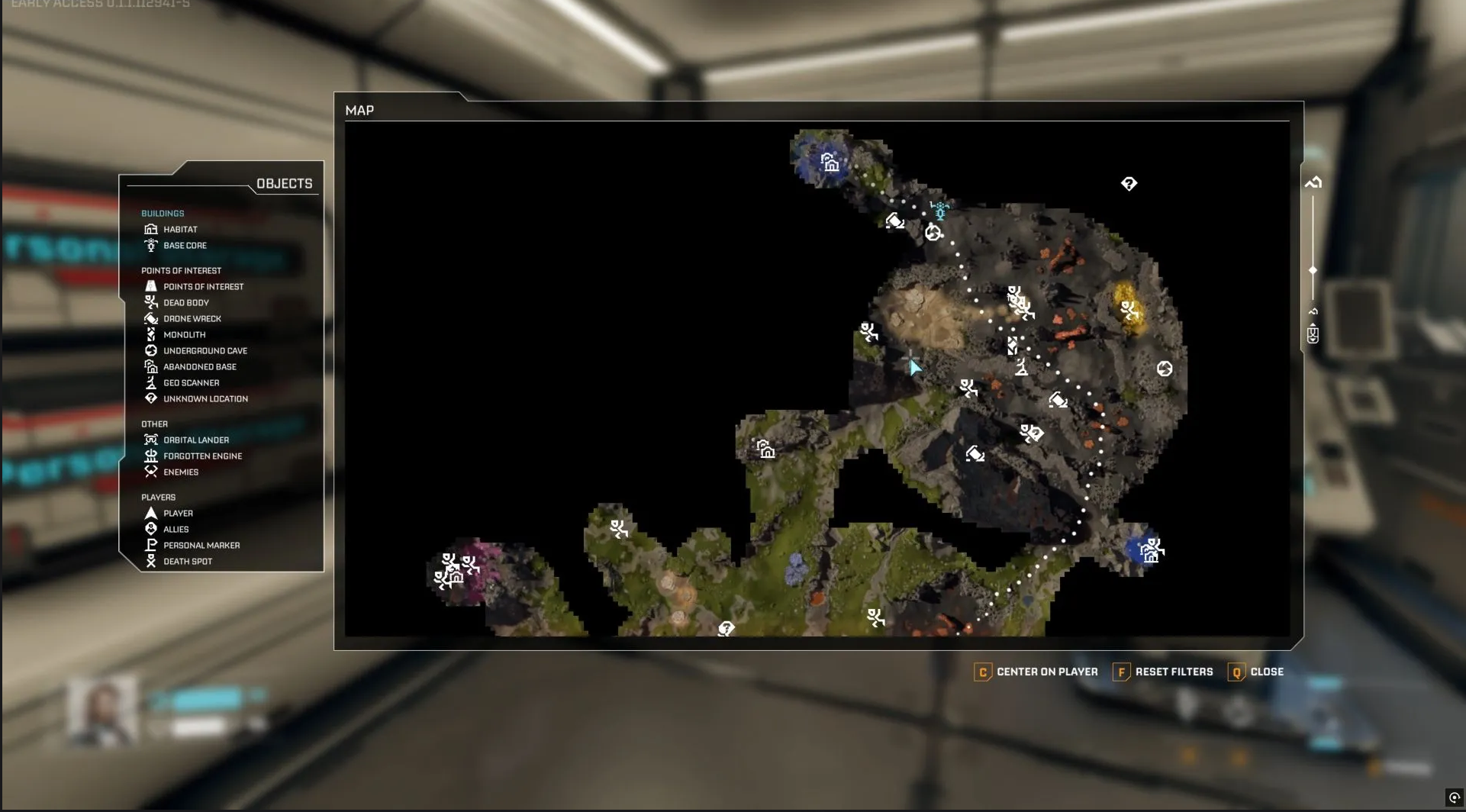Click the Center on Player button

(1036, 672)
